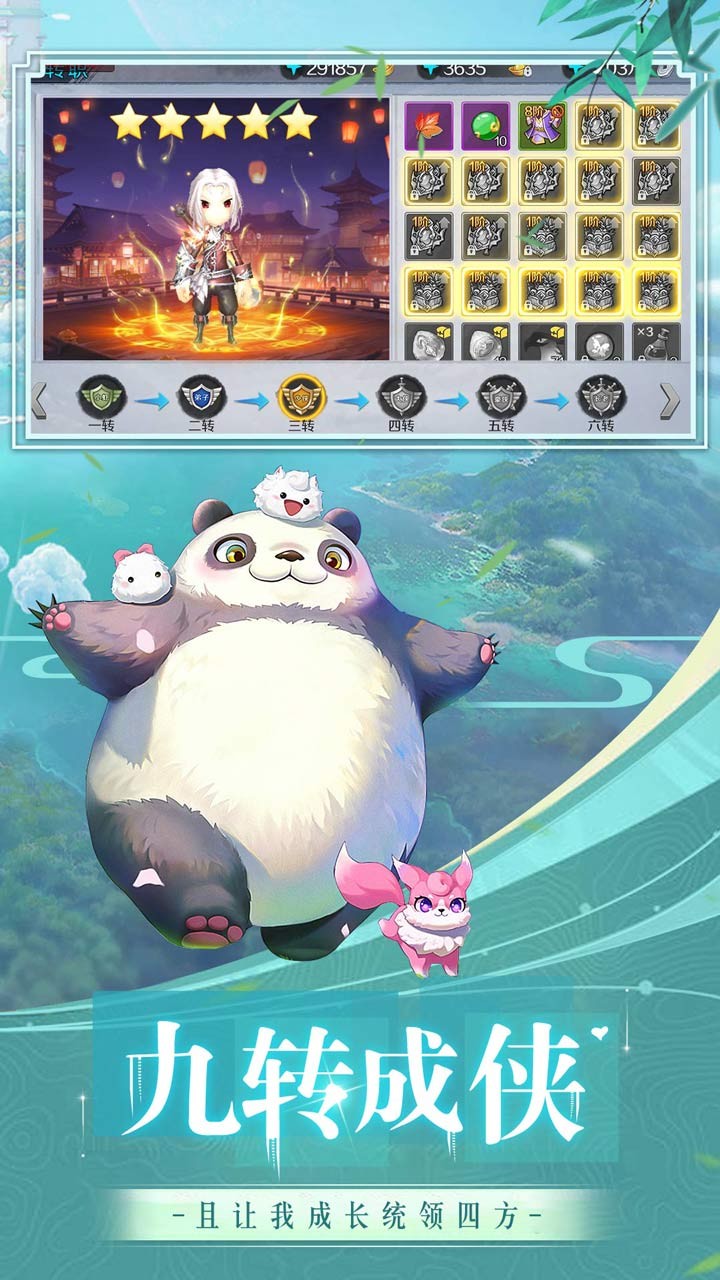Screen dimensions: 720x1280
Task: Select the 一转 rank badge
Action: tap(102, 398)
